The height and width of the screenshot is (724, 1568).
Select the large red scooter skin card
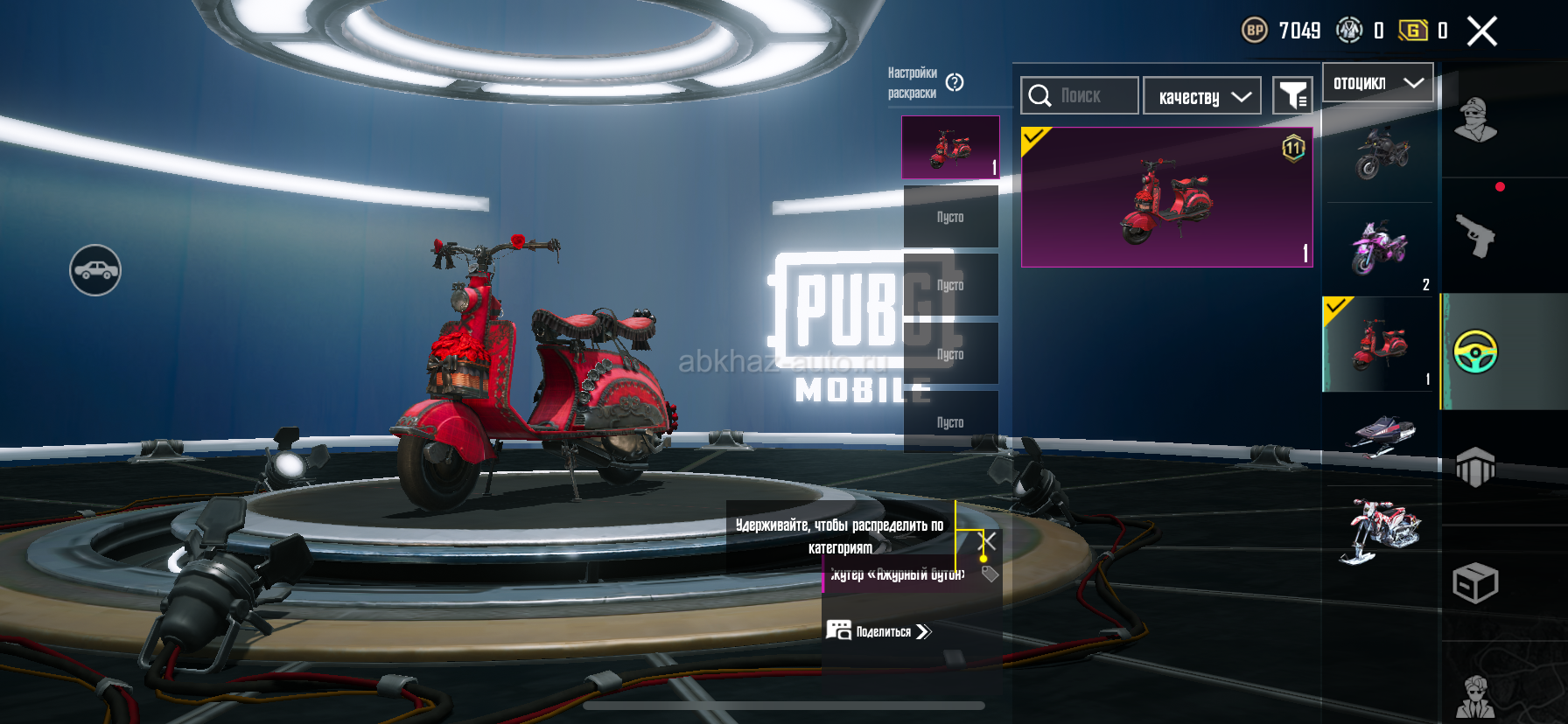tap(1166, 197)
